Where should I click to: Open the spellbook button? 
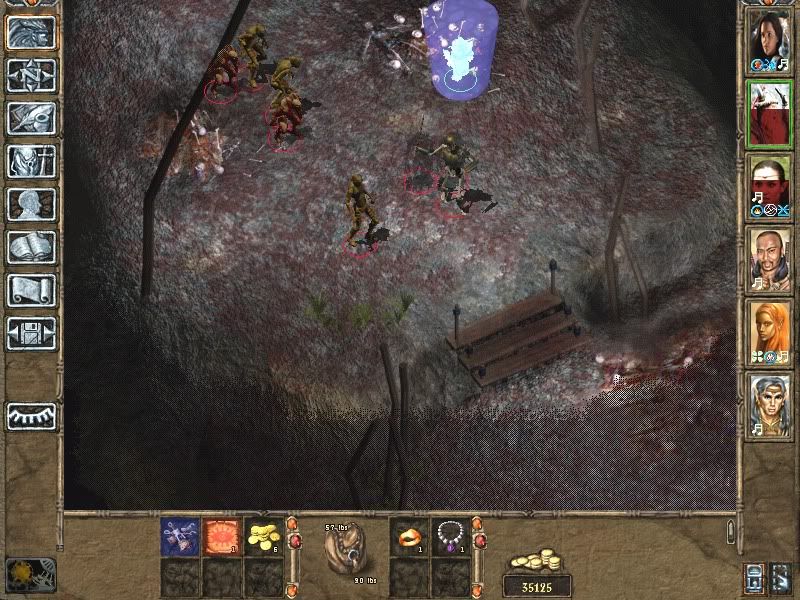click(31, 247)
